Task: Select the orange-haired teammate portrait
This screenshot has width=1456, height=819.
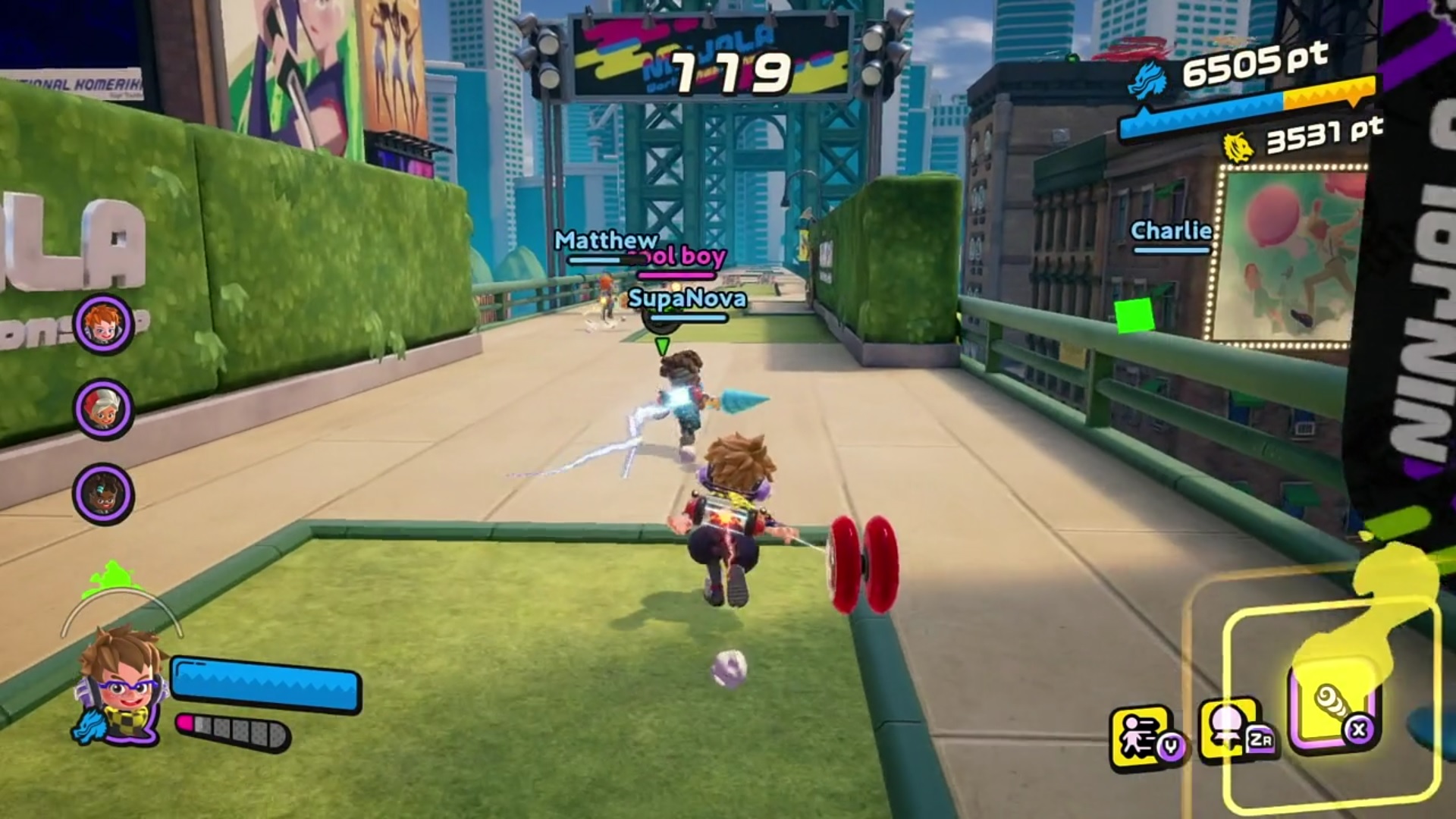Action: pos(103,325)
